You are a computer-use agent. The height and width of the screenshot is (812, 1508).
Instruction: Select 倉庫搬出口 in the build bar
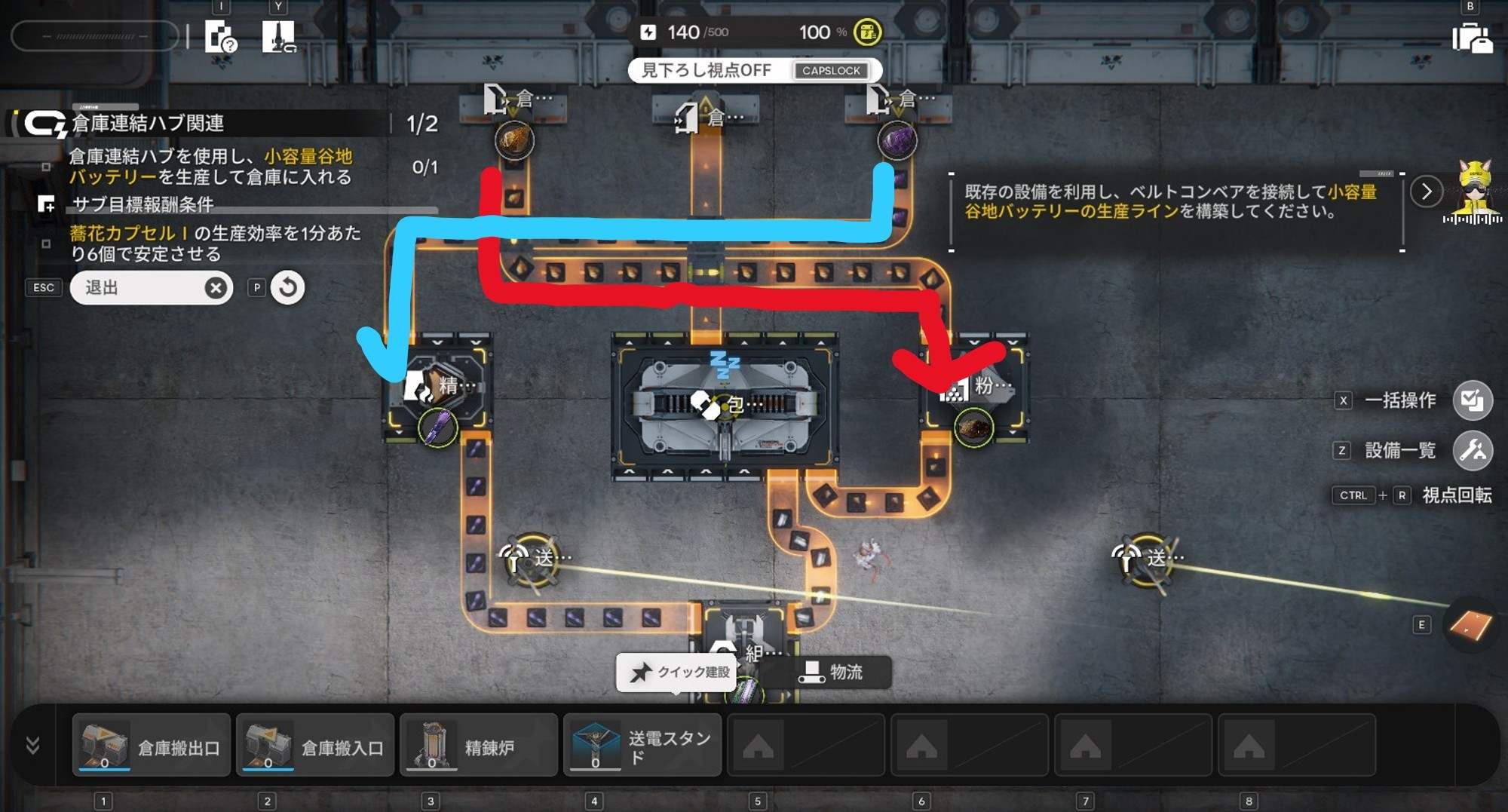pyautogui.click(x=152, y=746)
